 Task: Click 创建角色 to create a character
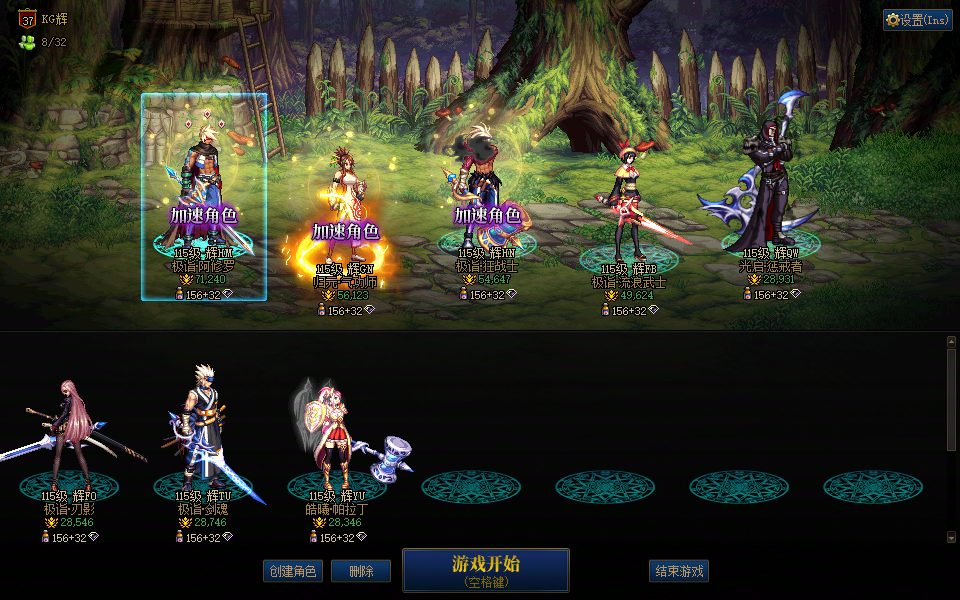click(293, 571)
